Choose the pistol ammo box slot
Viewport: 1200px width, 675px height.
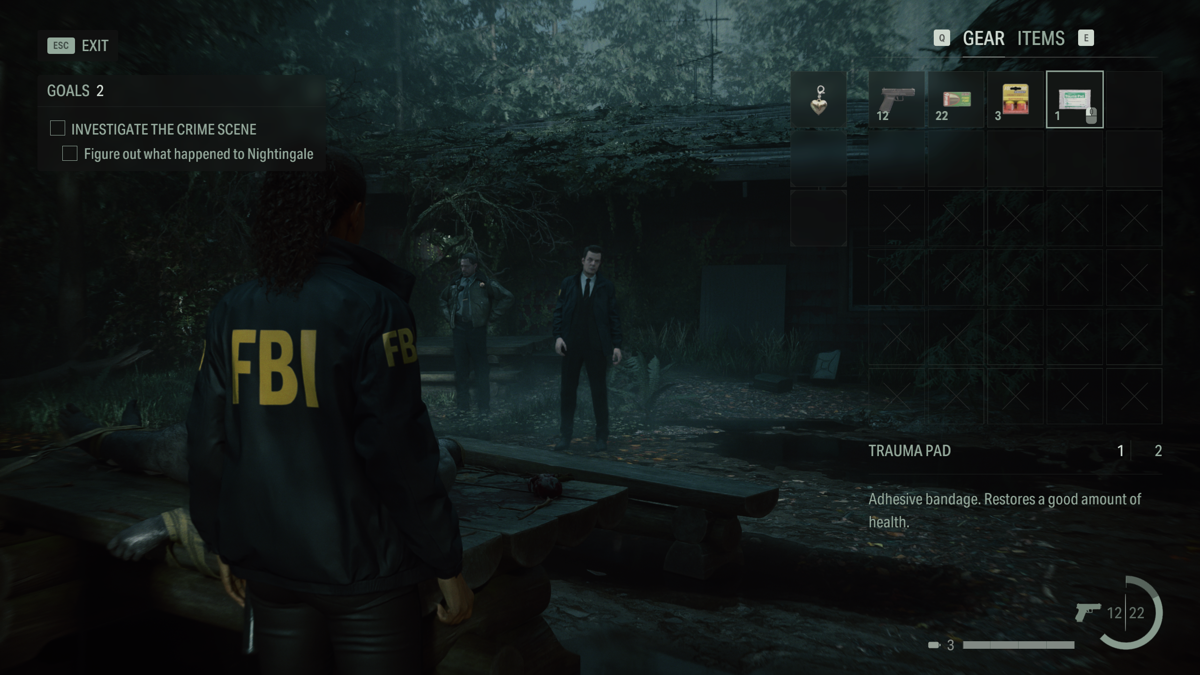coord(956,100)
